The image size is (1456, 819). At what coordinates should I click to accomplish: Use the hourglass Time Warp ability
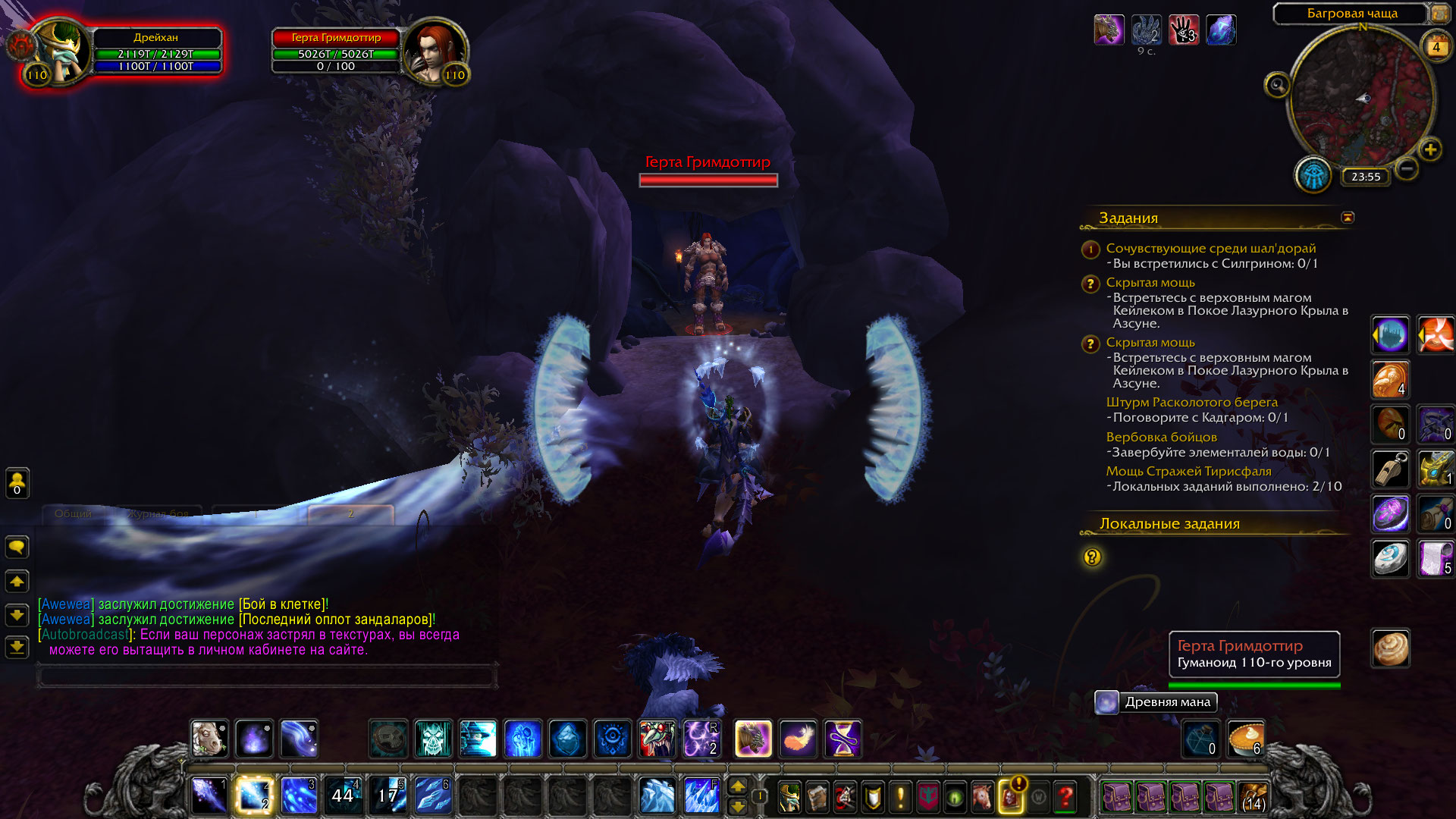(x=843, y=739)
